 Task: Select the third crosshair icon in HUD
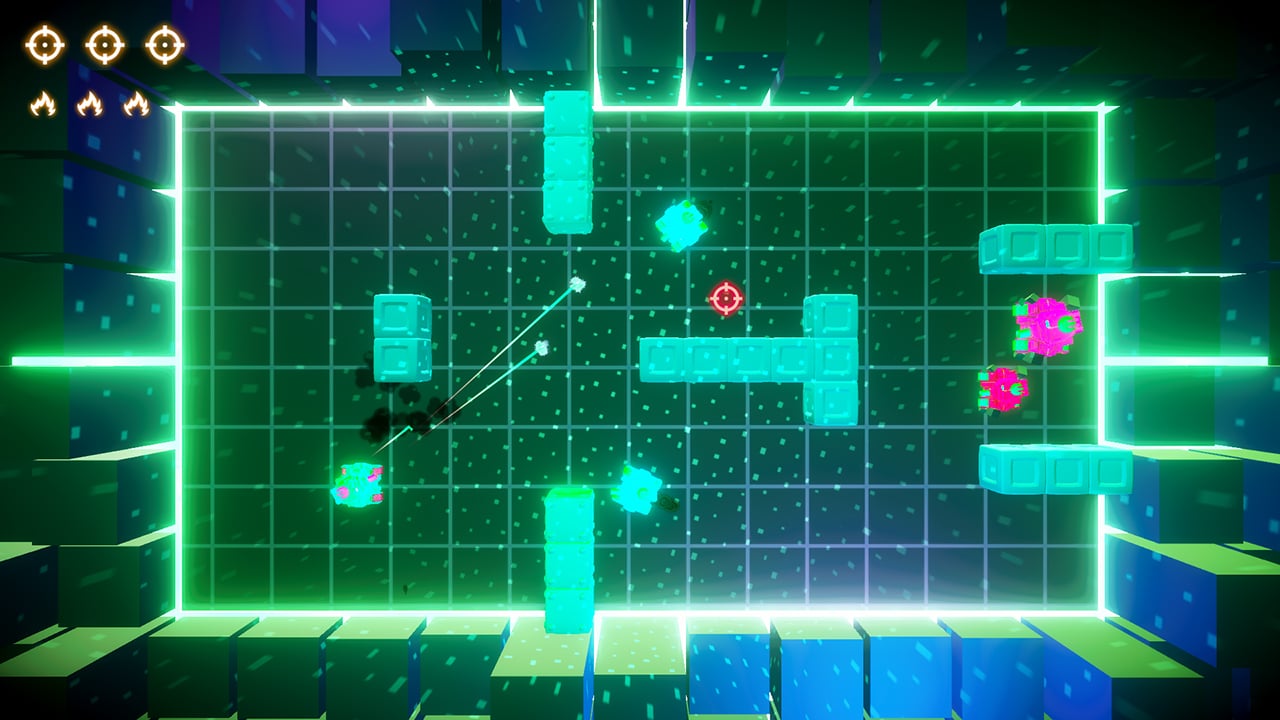(x=163, y=42)
